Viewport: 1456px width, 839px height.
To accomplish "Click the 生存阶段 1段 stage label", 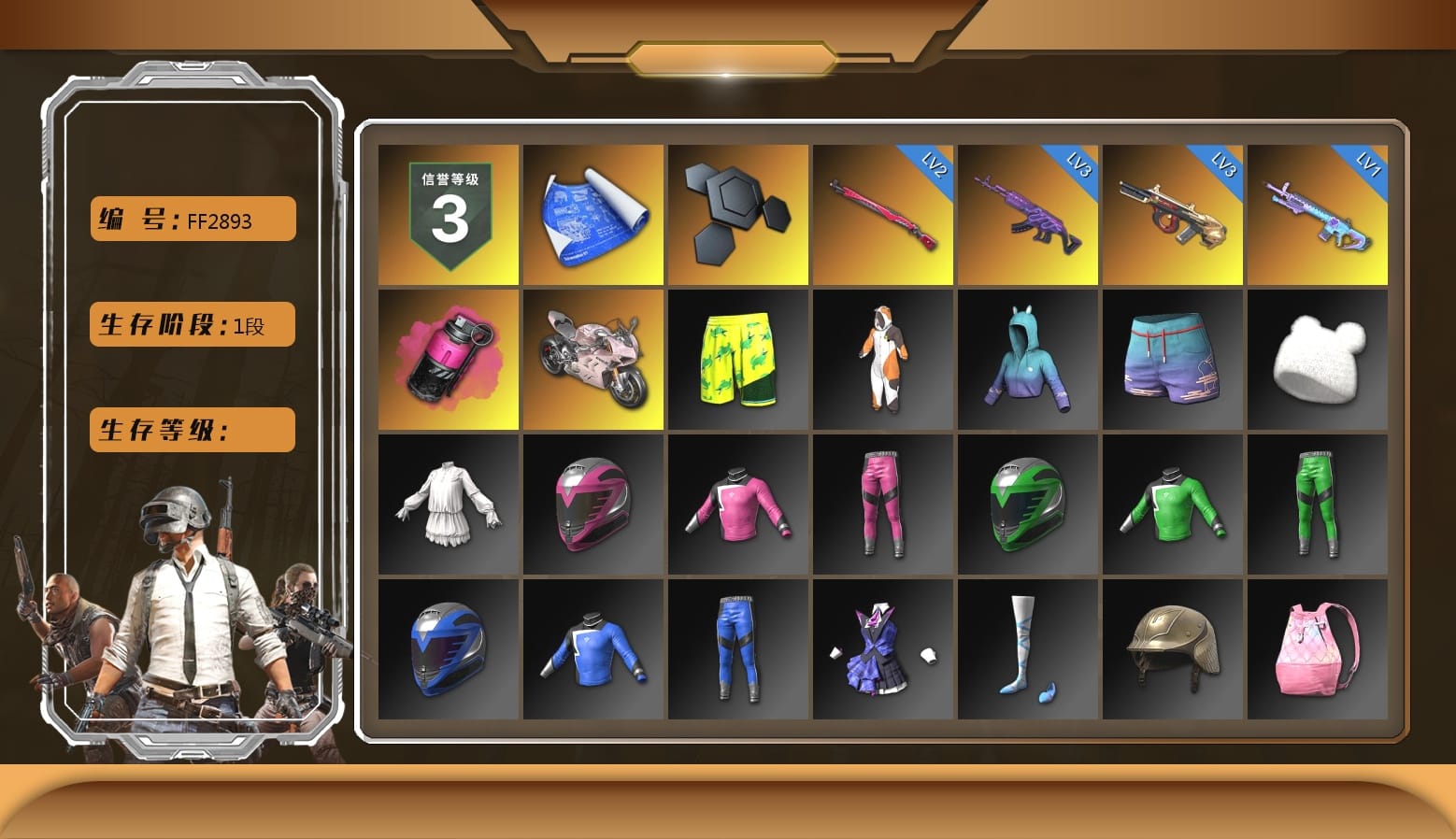I will point(191,324).
